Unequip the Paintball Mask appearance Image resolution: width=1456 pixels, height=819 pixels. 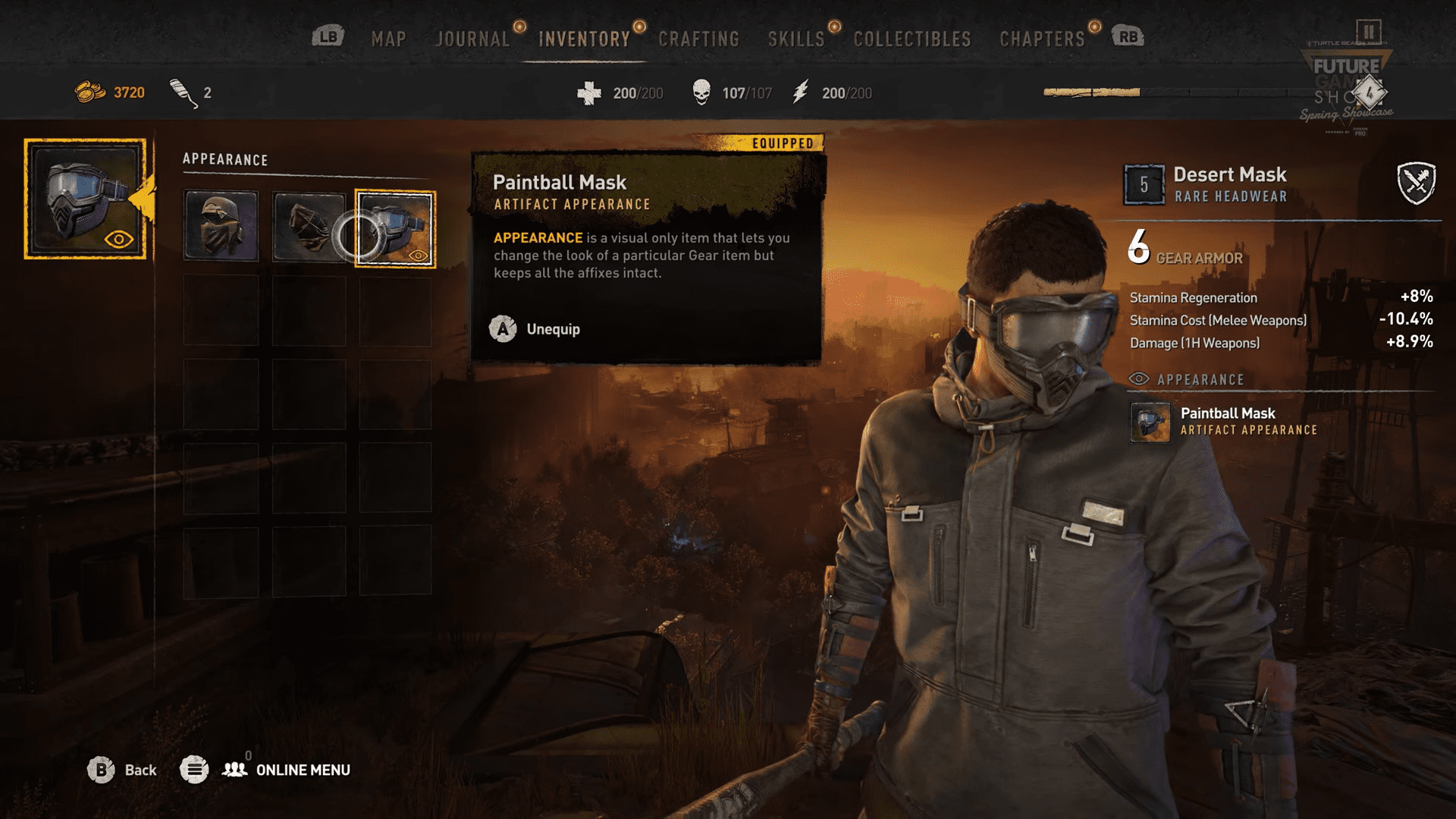(x=535, y=329)
